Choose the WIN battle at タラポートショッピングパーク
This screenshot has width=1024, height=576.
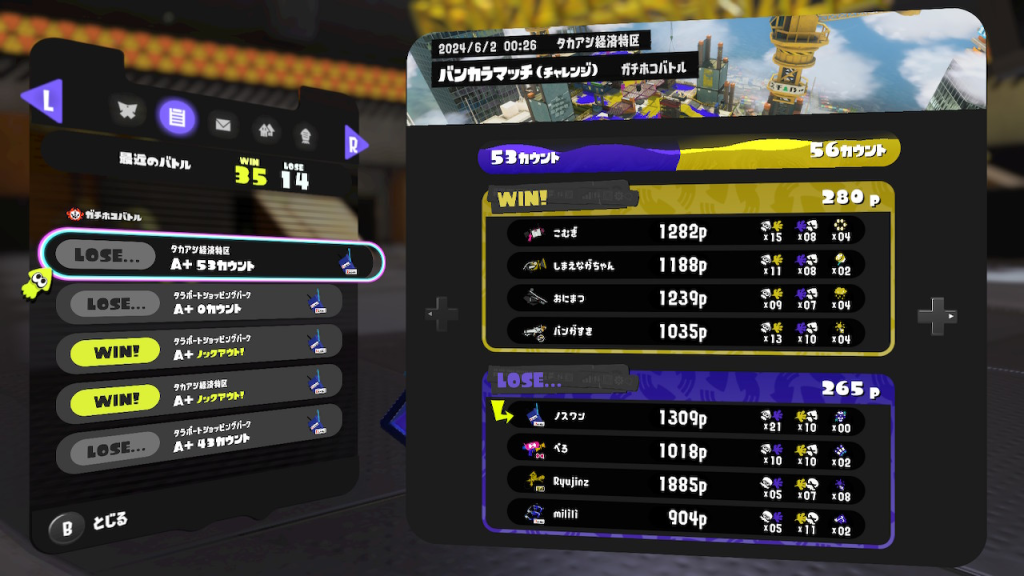205,347
